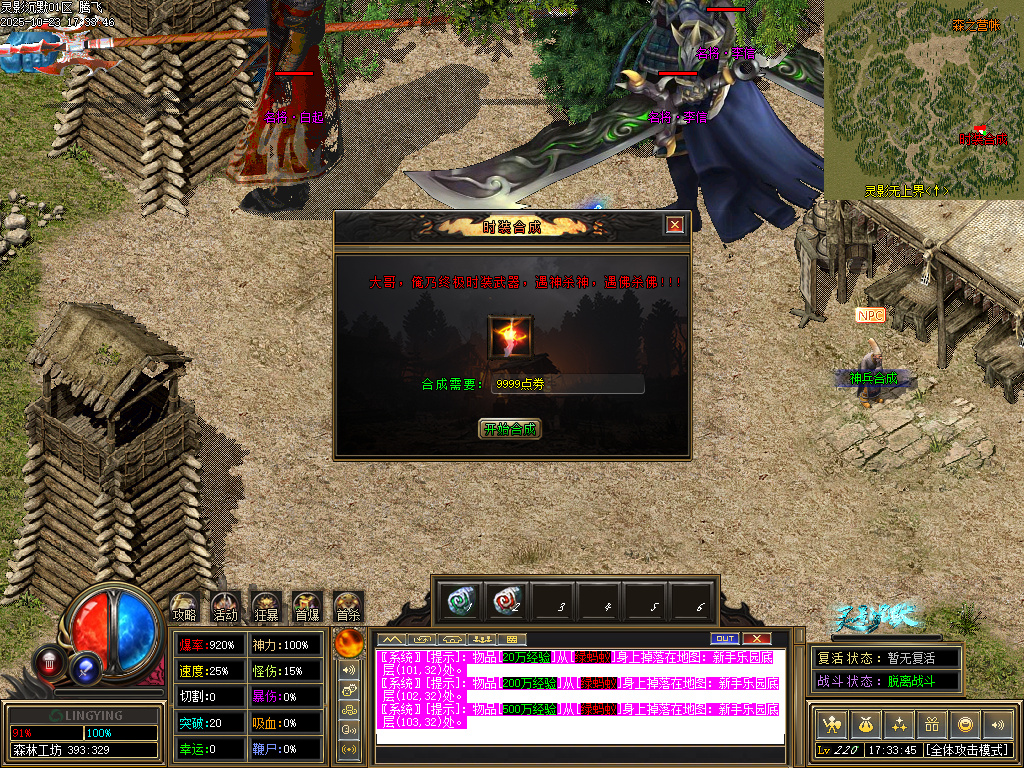Image resolution: width=1024 pixels, height=768 pixels.
Task: Toggle the 全体攻击模式 attack mode
Action: (966, 749)
